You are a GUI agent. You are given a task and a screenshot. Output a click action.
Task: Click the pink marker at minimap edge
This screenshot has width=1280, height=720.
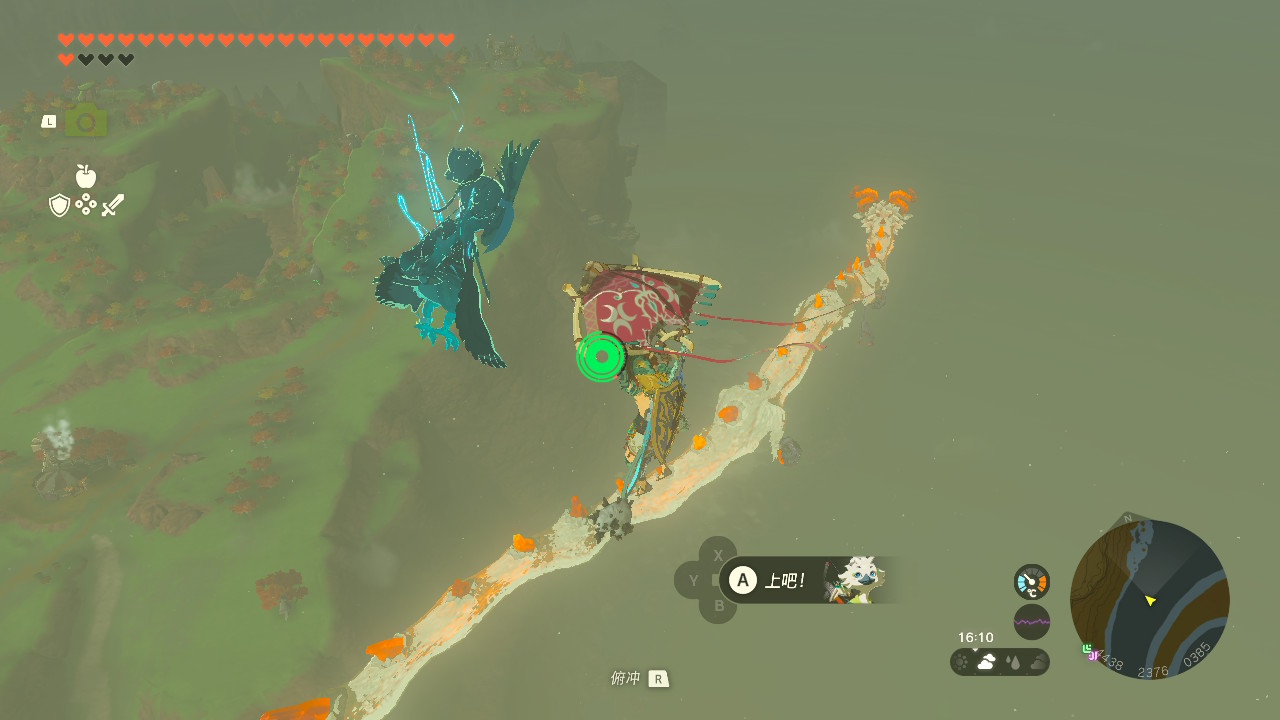click(1093, 655)
